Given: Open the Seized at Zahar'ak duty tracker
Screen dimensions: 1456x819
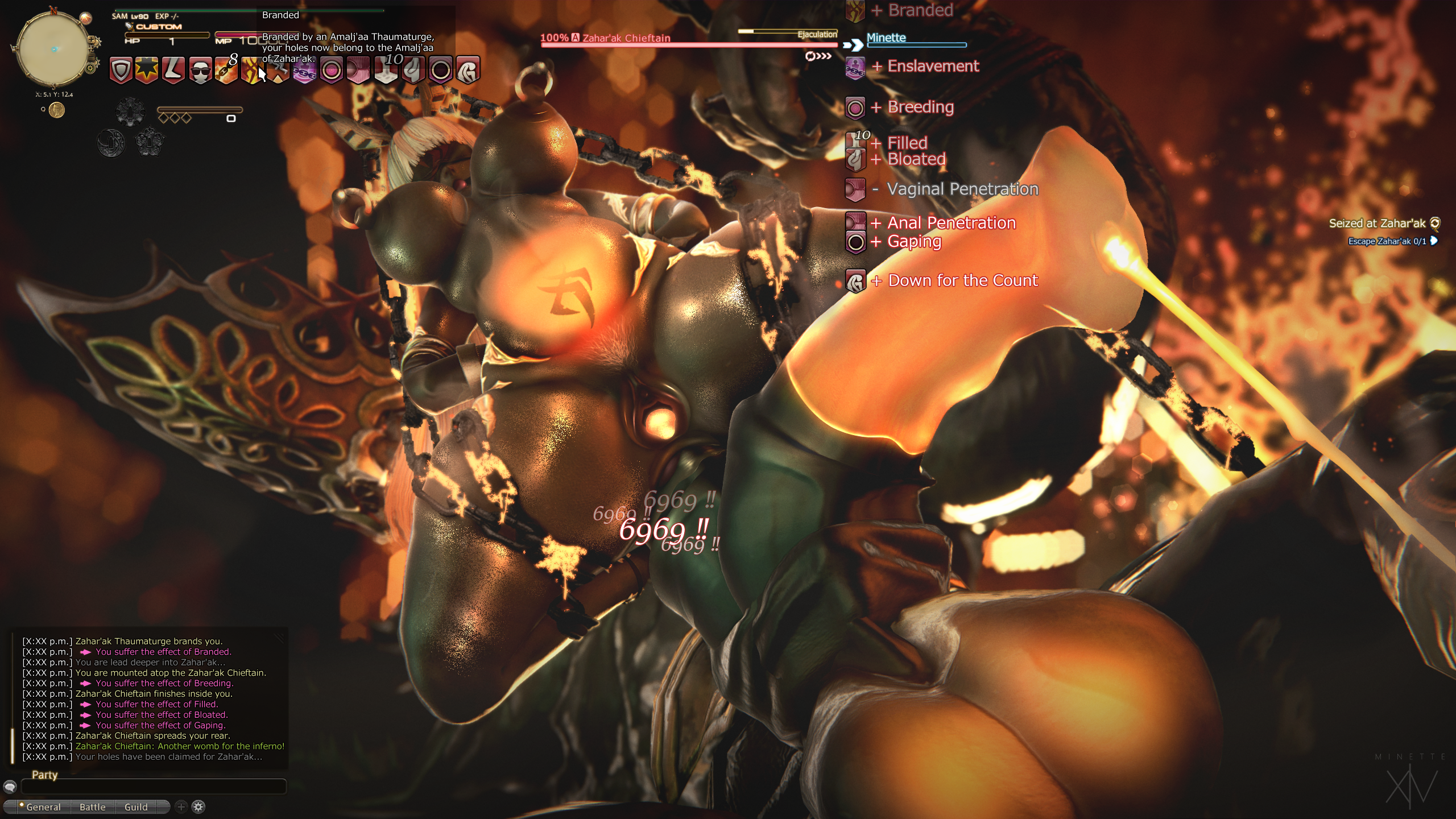Looking at the screenshot, I should coord(1376,224).
